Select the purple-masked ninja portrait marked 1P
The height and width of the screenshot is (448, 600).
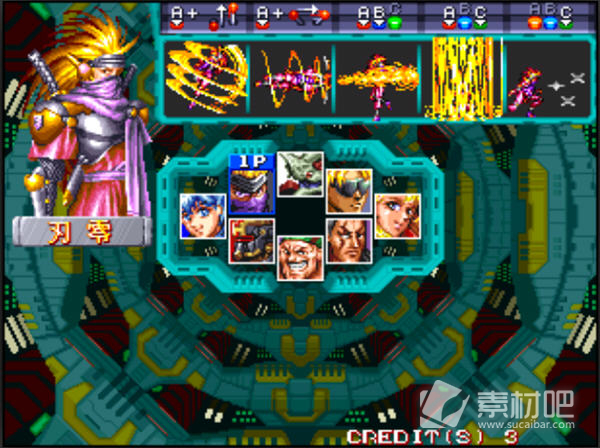(251, 190)
